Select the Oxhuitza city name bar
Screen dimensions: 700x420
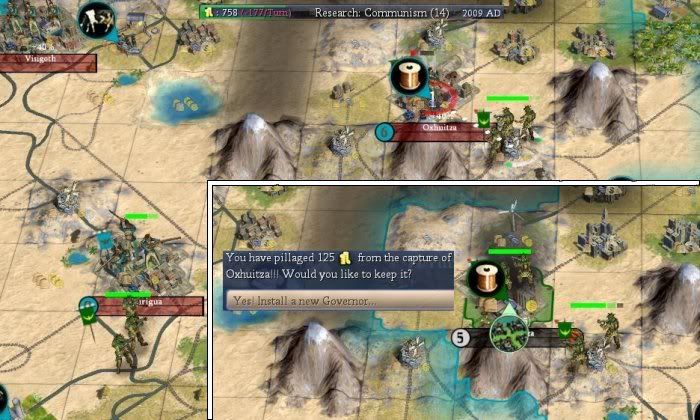click(438, 129)
